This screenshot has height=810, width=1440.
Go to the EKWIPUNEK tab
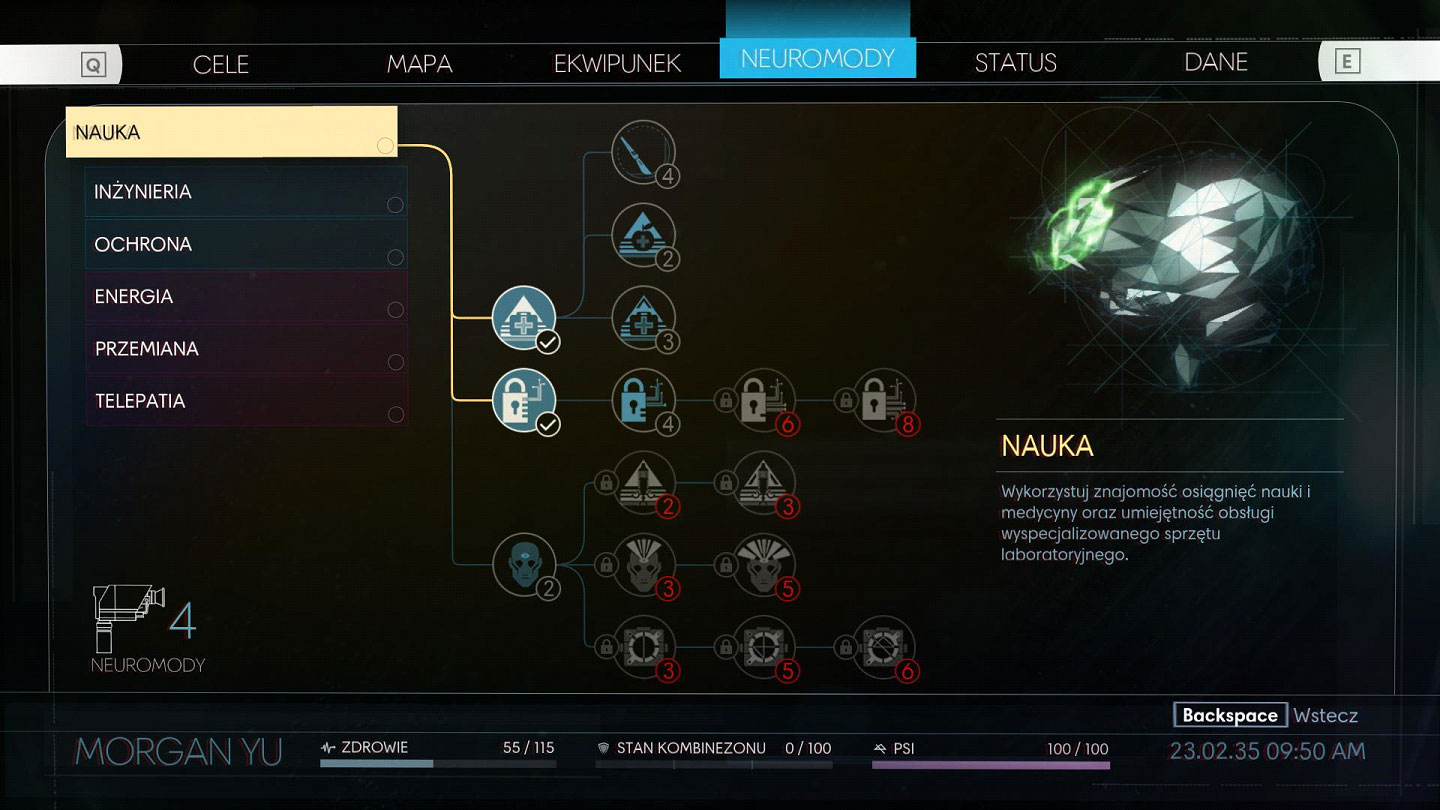617,64
